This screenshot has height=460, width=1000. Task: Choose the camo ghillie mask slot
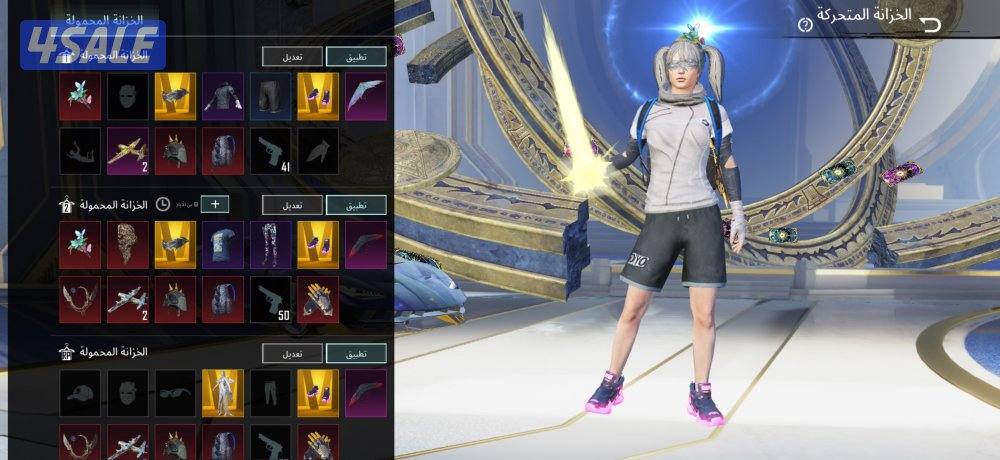click(x=126, y=243)
